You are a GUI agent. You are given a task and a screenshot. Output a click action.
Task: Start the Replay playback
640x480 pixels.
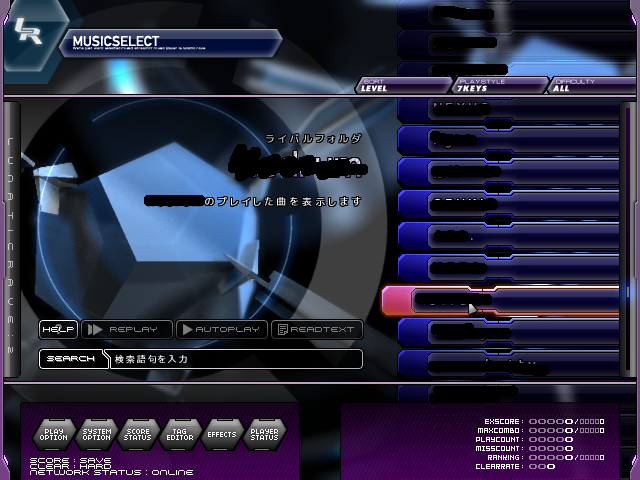coord(126,329)
